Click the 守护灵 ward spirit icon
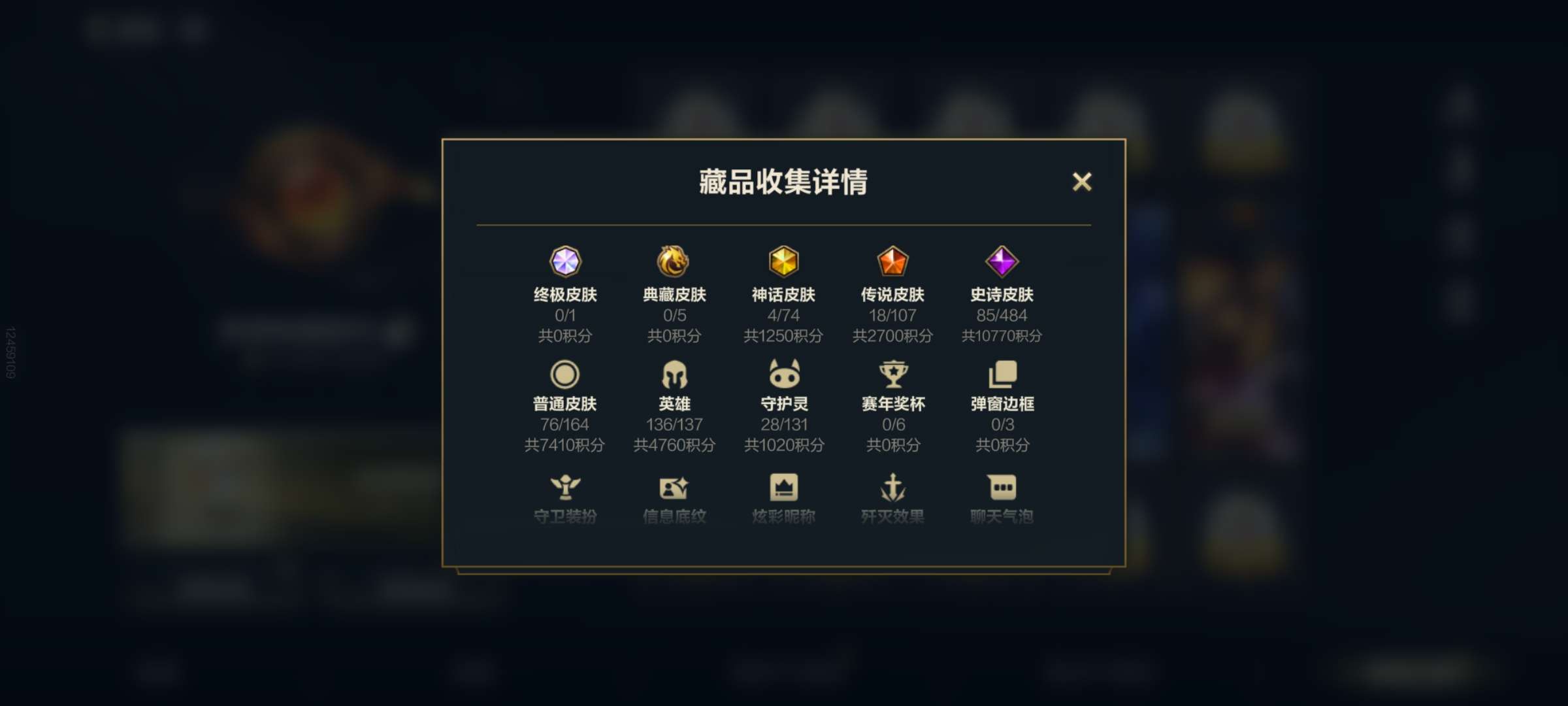This screenshot has height=706, width=1568. click(x=784, y=373)
